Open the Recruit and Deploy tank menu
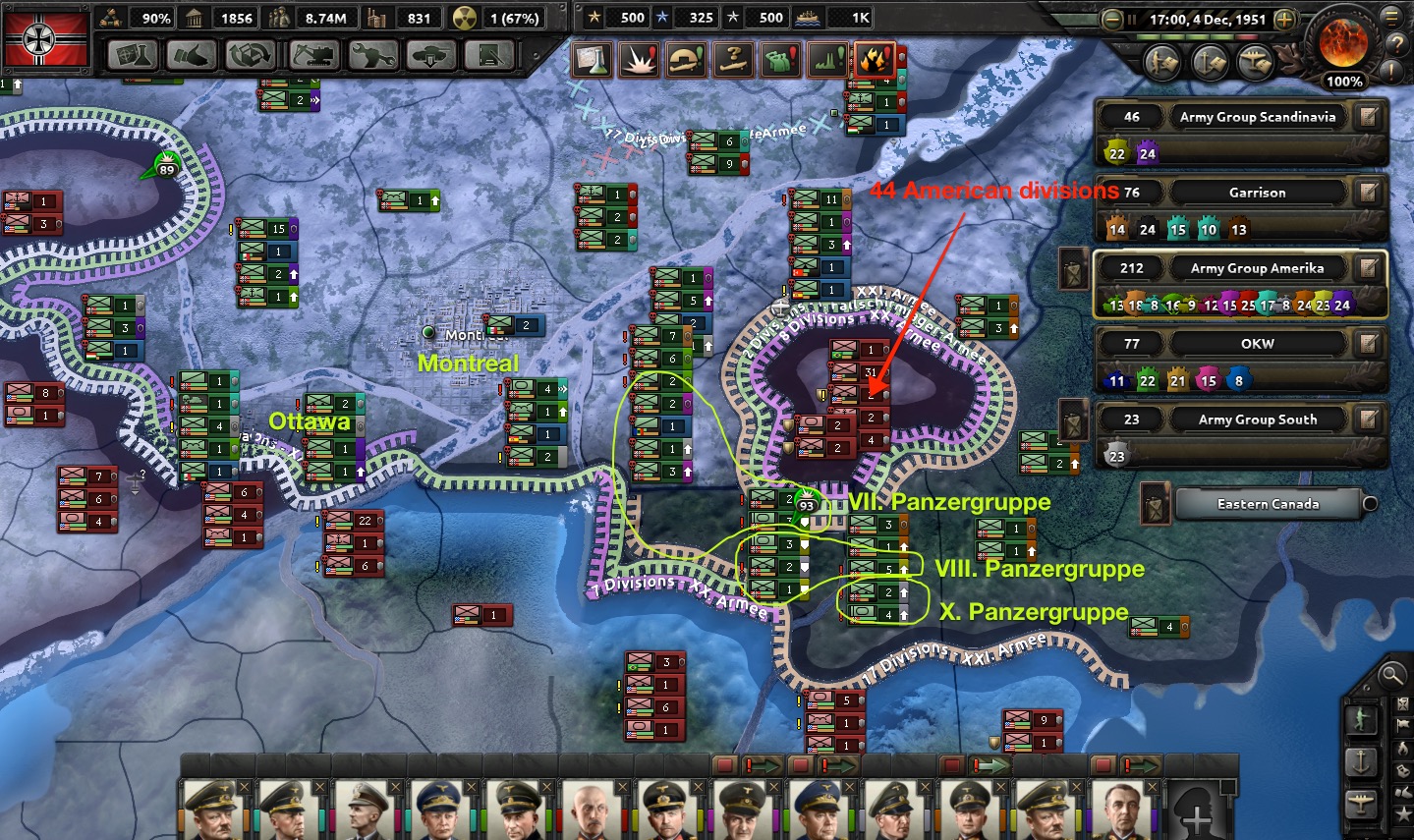Viewport: 1414px width, 840px height. 430,55
